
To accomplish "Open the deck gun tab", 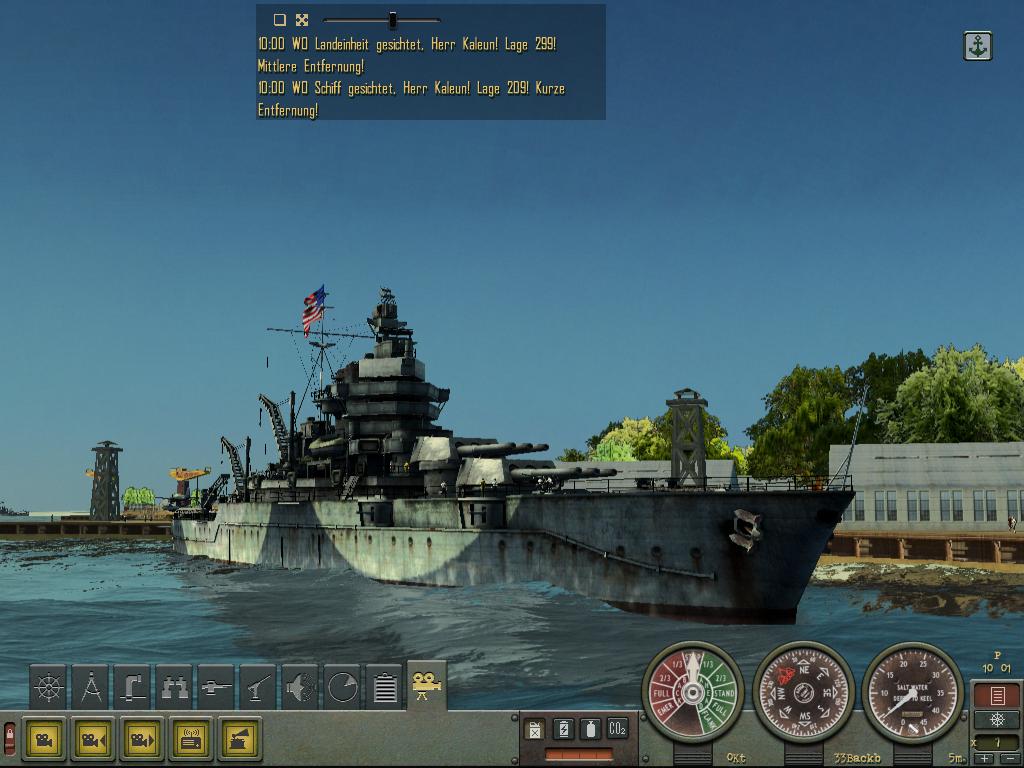I will 216,687.
